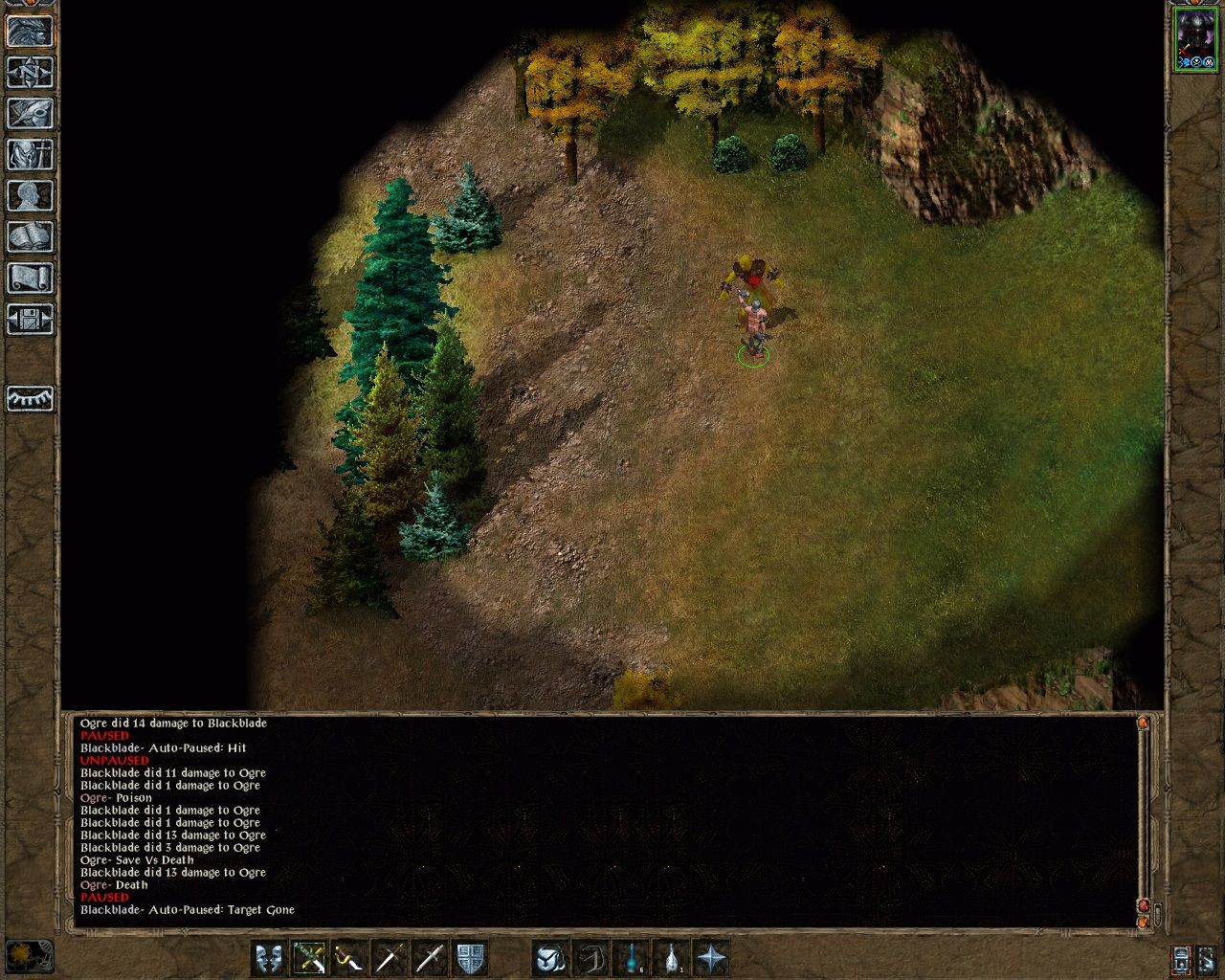Open the area map compass button
The image size is (1225, 980).
pos(30,72)
